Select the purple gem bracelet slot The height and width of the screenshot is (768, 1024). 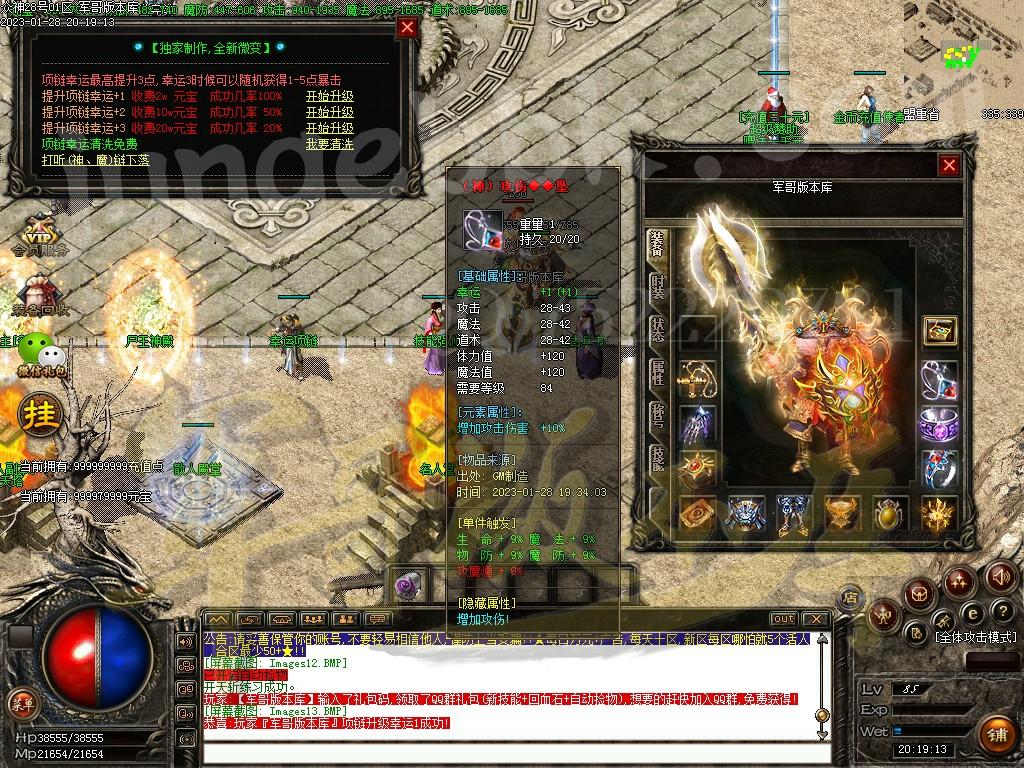point(938,424)
